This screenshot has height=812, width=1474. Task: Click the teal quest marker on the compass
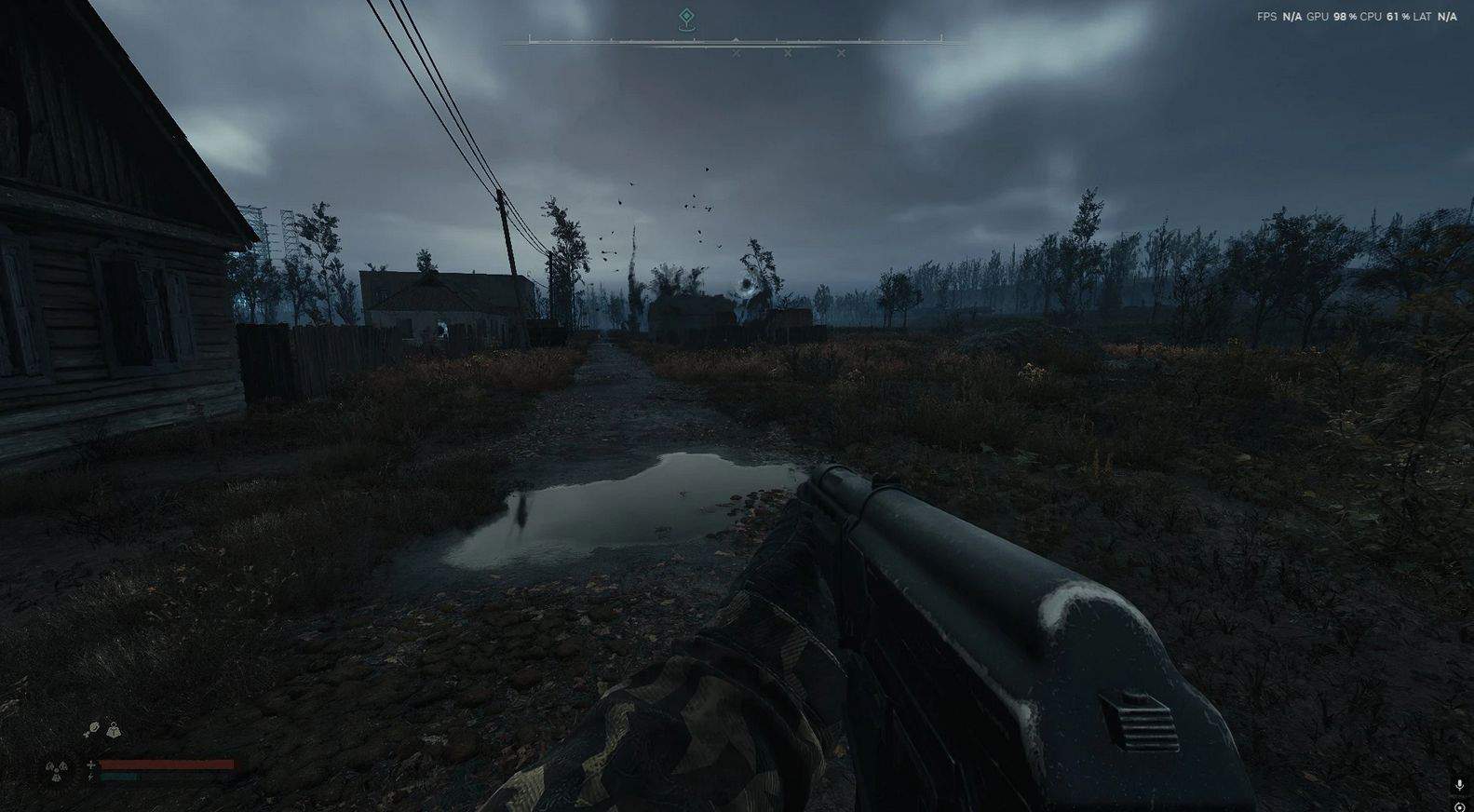tap(686, 17)
